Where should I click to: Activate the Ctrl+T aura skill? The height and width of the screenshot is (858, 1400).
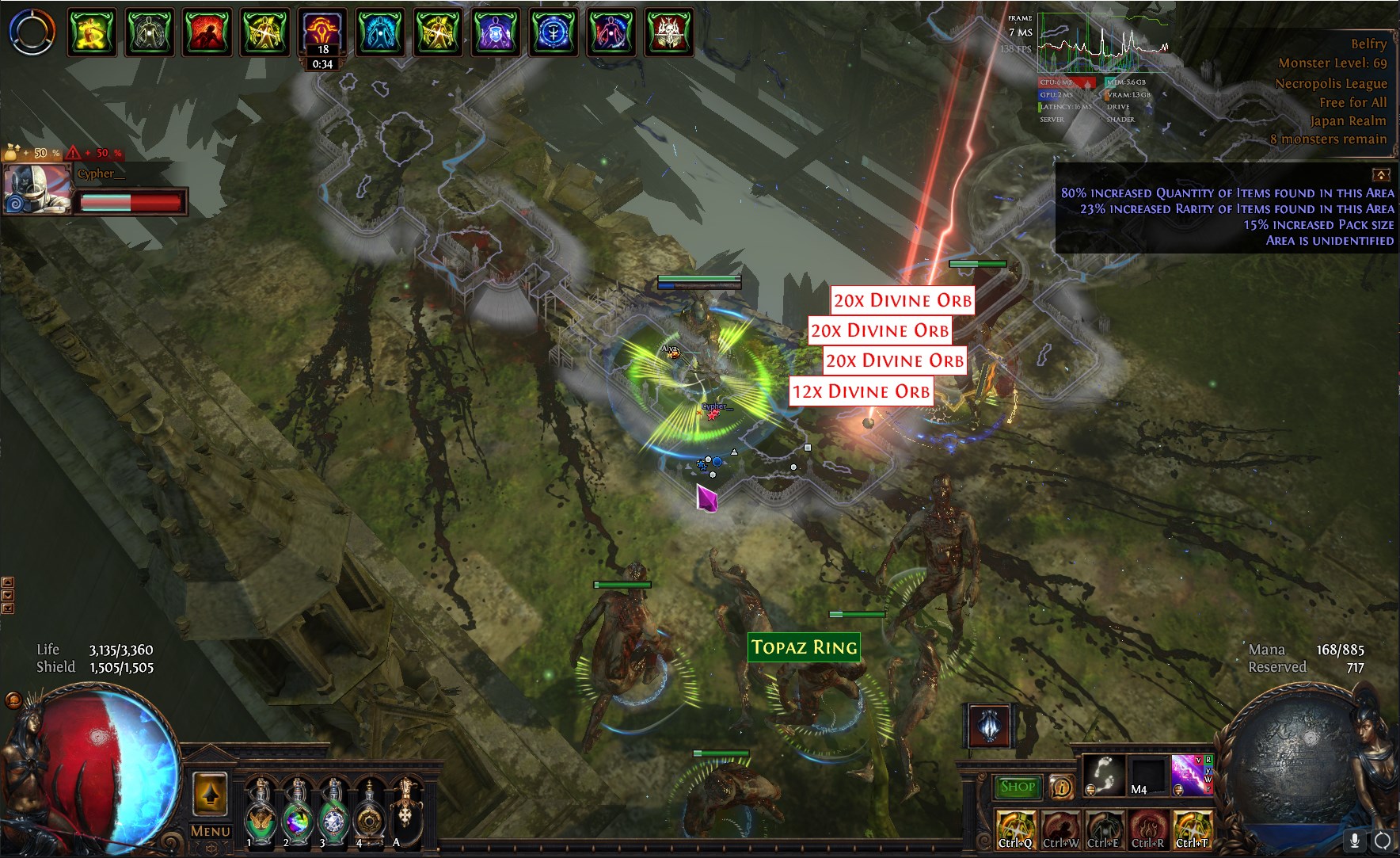pyautogui.click(x=1193, y=829)
